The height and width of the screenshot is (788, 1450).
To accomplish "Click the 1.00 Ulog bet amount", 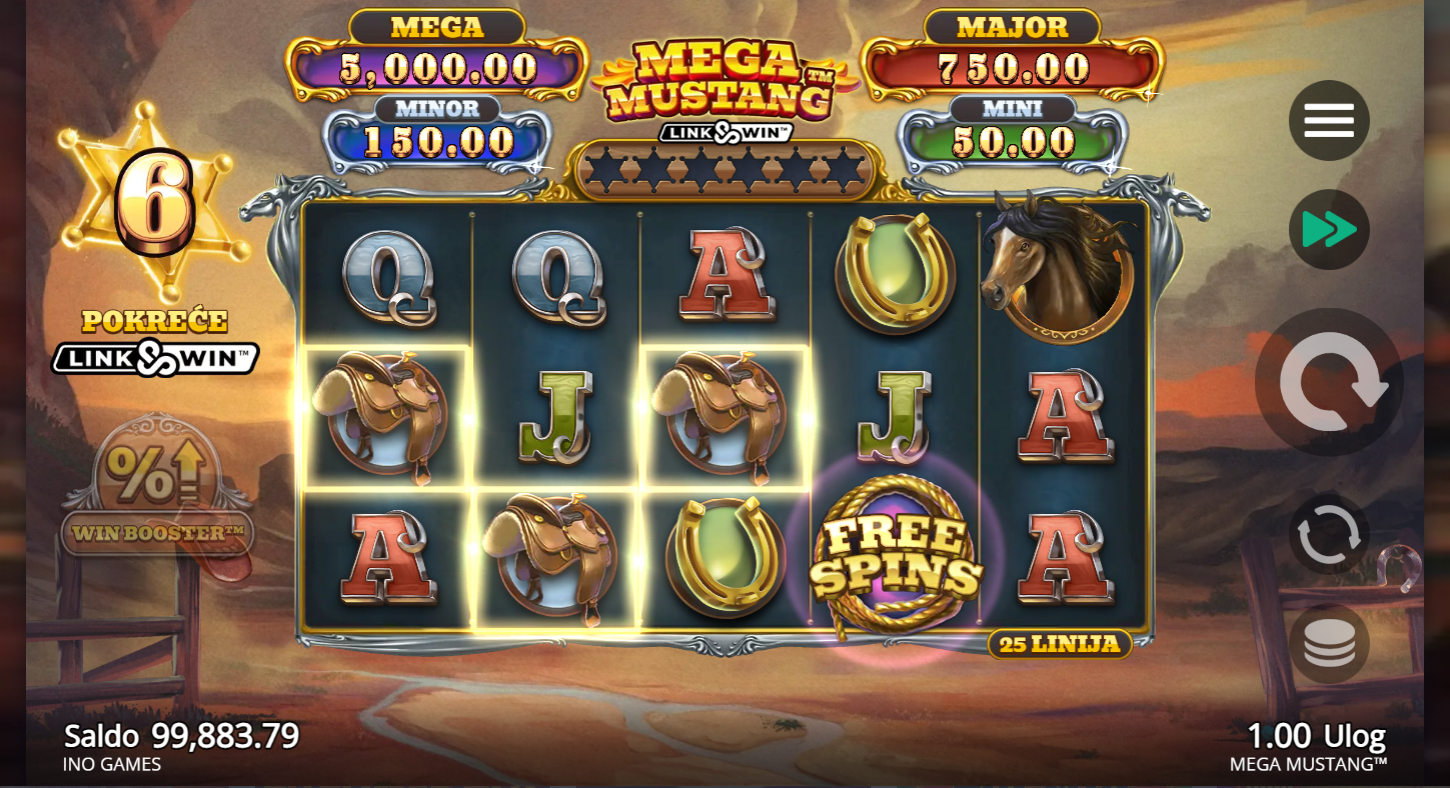I will click(1315, 737).
